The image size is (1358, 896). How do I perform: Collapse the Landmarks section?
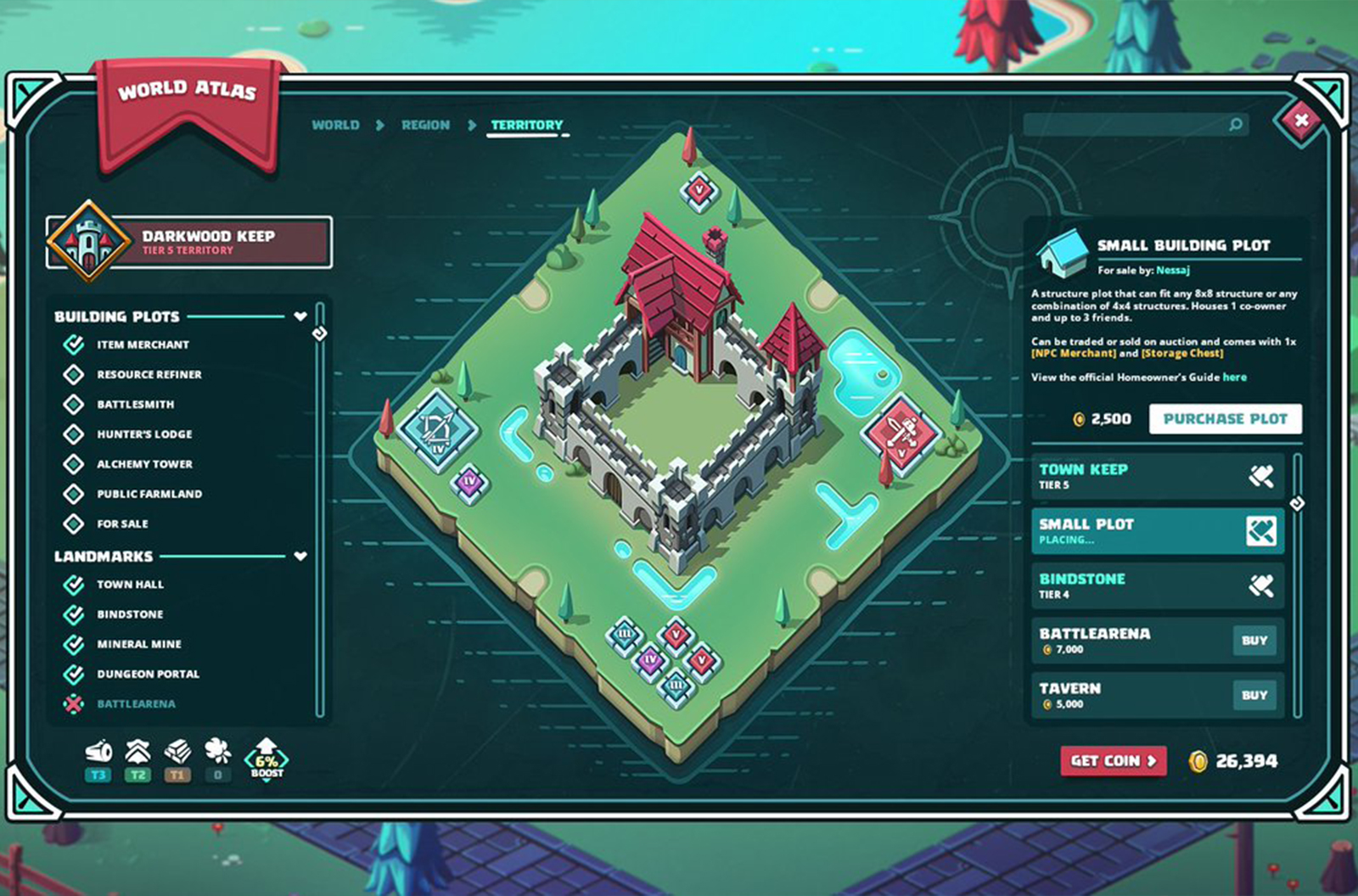coord(300,557)
